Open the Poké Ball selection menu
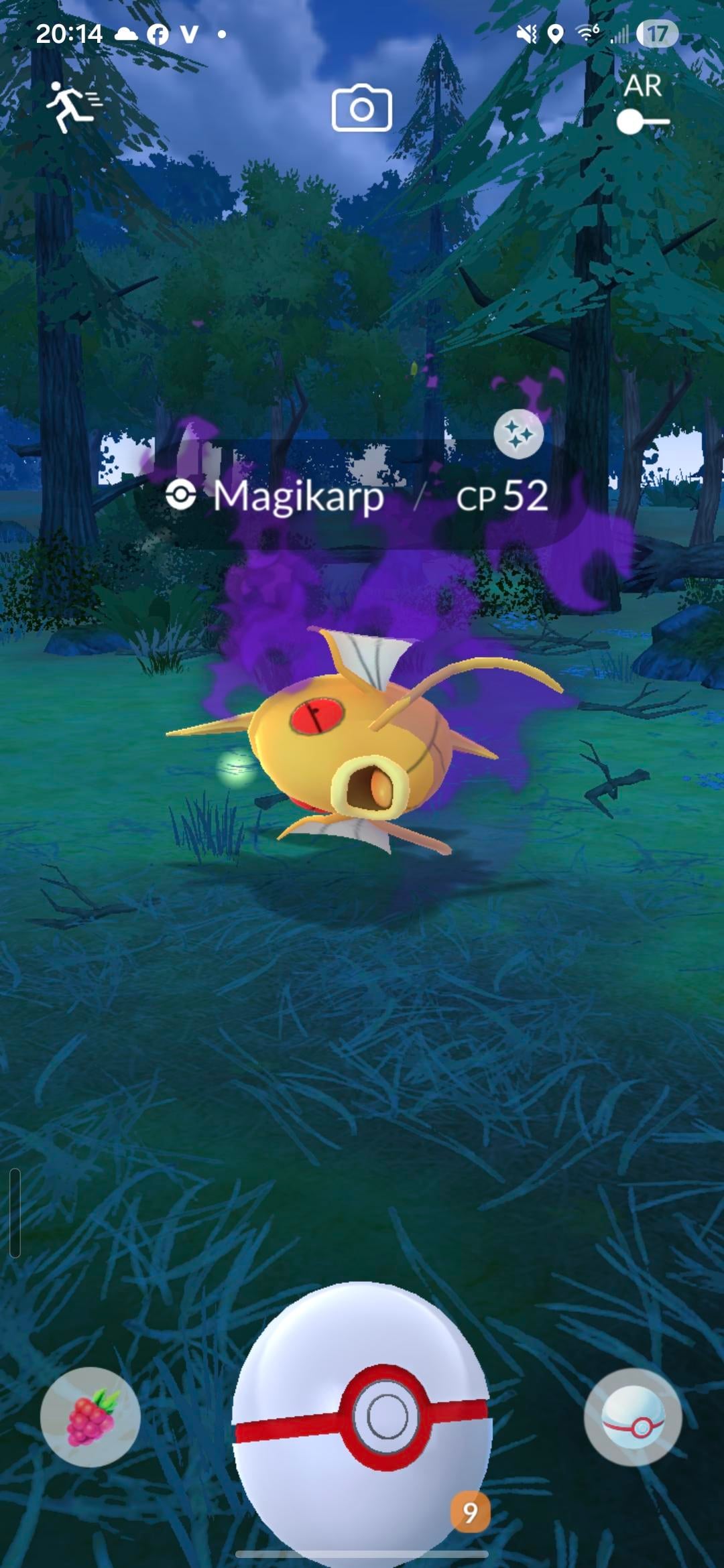The height and width of the screenshot is (1568, 724). pos(633,1417)
